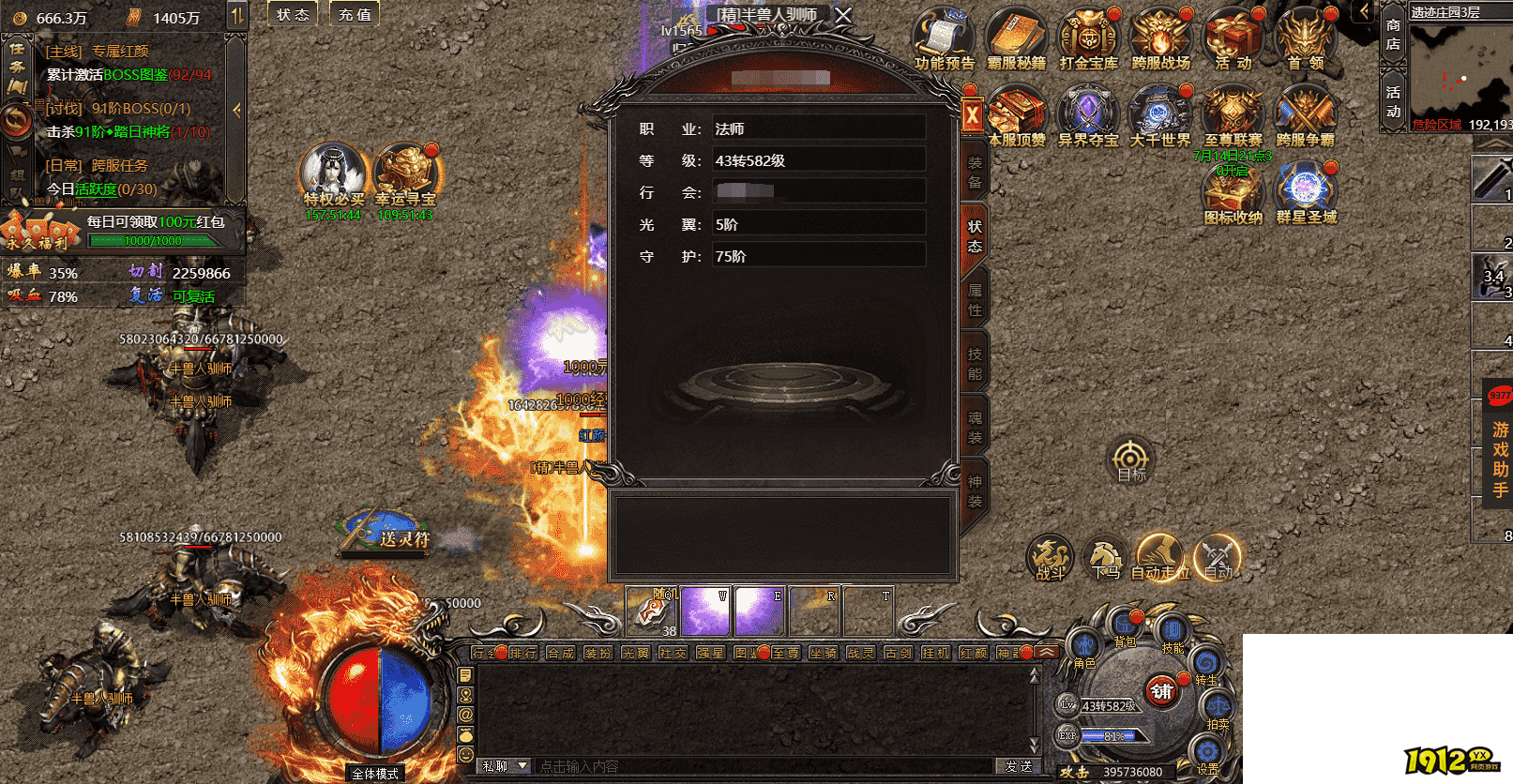The image size is (1513, 784).
Task: Open the 首领 boss menu
Action: tap(1305, 38)
